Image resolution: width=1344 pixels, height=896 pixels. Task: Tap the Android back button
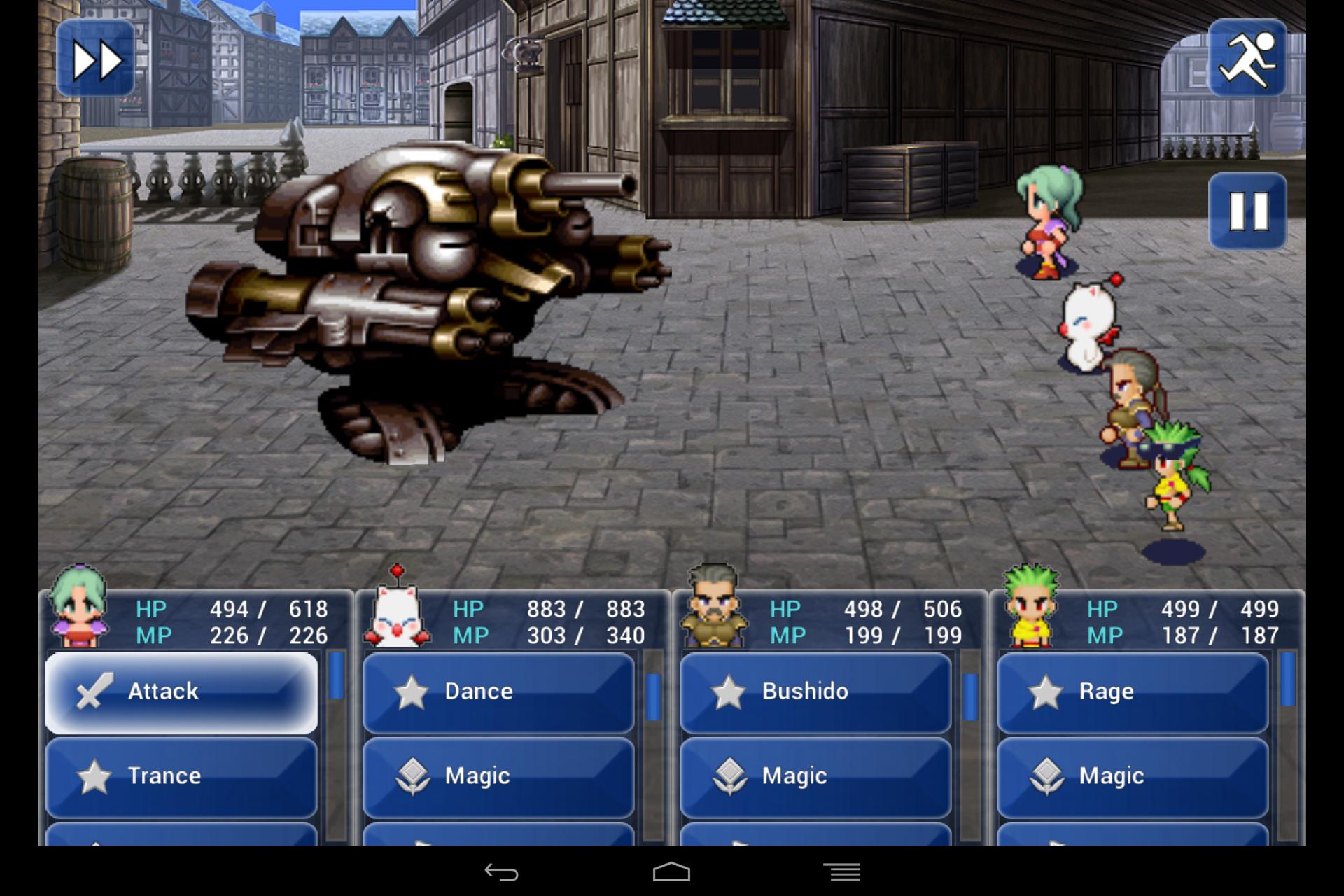pos(501,872)
